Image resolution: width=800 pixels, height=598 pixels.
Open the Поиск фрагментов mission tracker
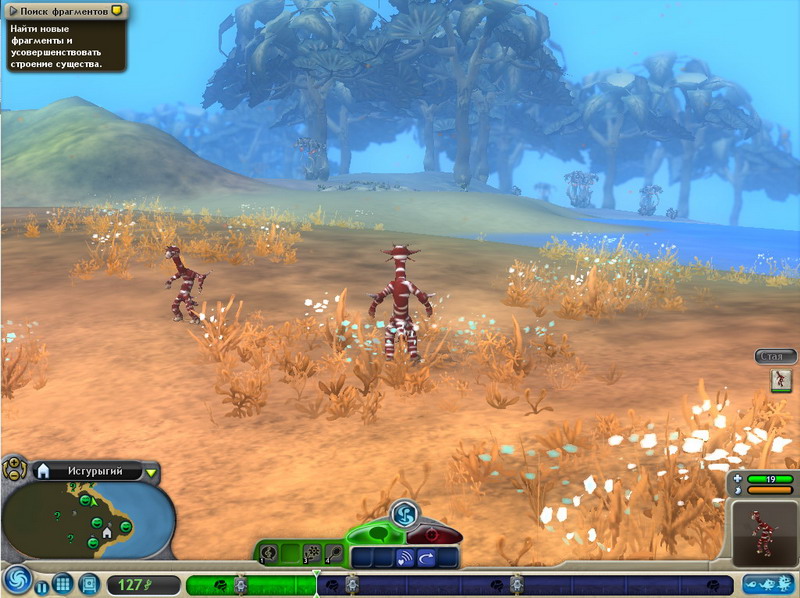click(63, 10)
